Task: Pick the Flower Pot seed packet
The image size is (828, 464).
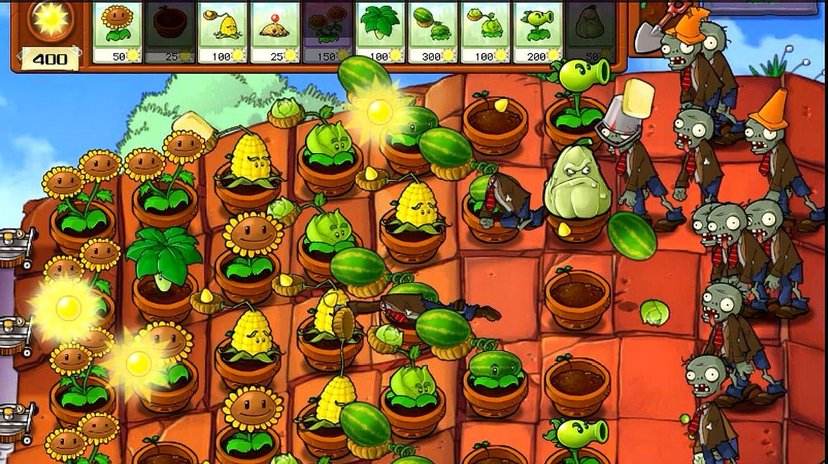Action: point(171,31)
